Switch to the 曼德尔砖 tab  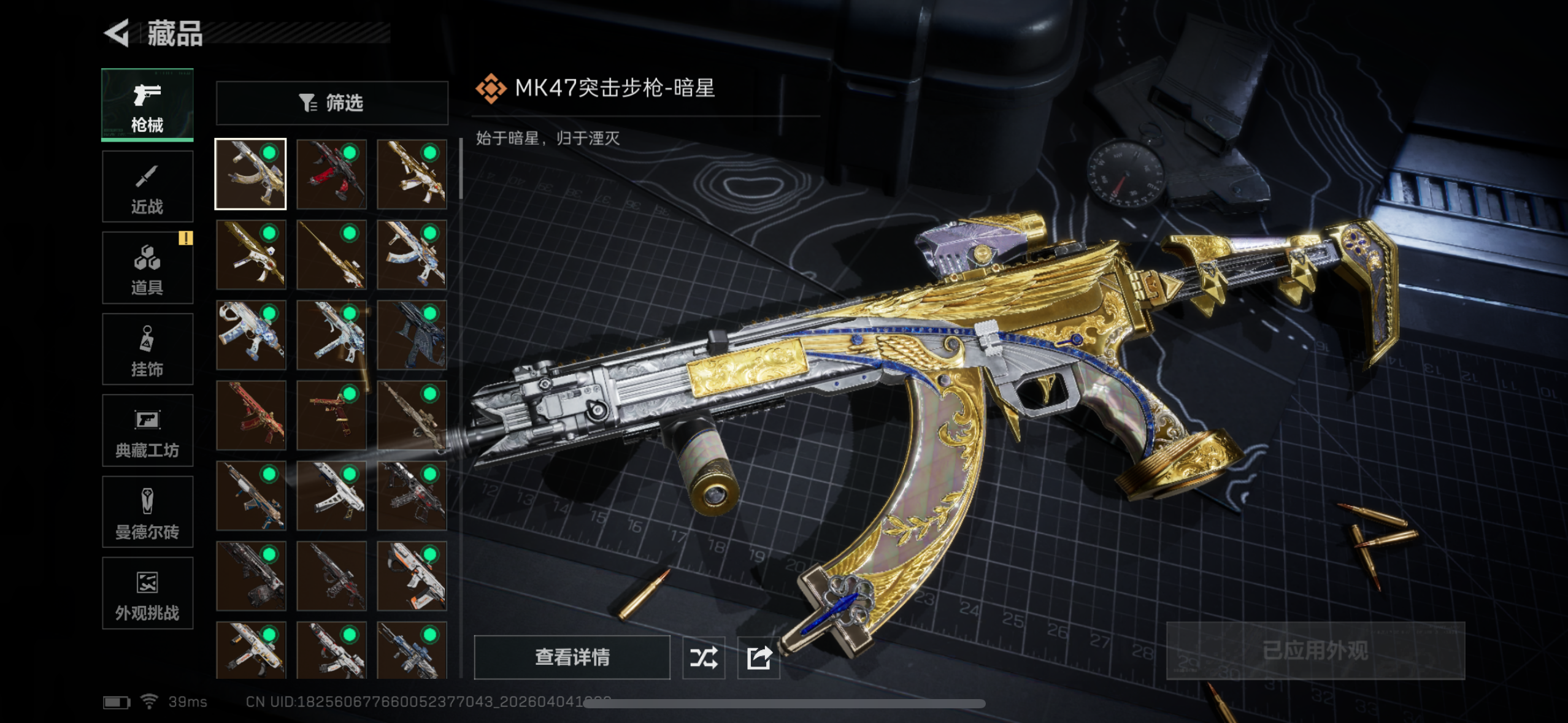[x=147, y=512]
